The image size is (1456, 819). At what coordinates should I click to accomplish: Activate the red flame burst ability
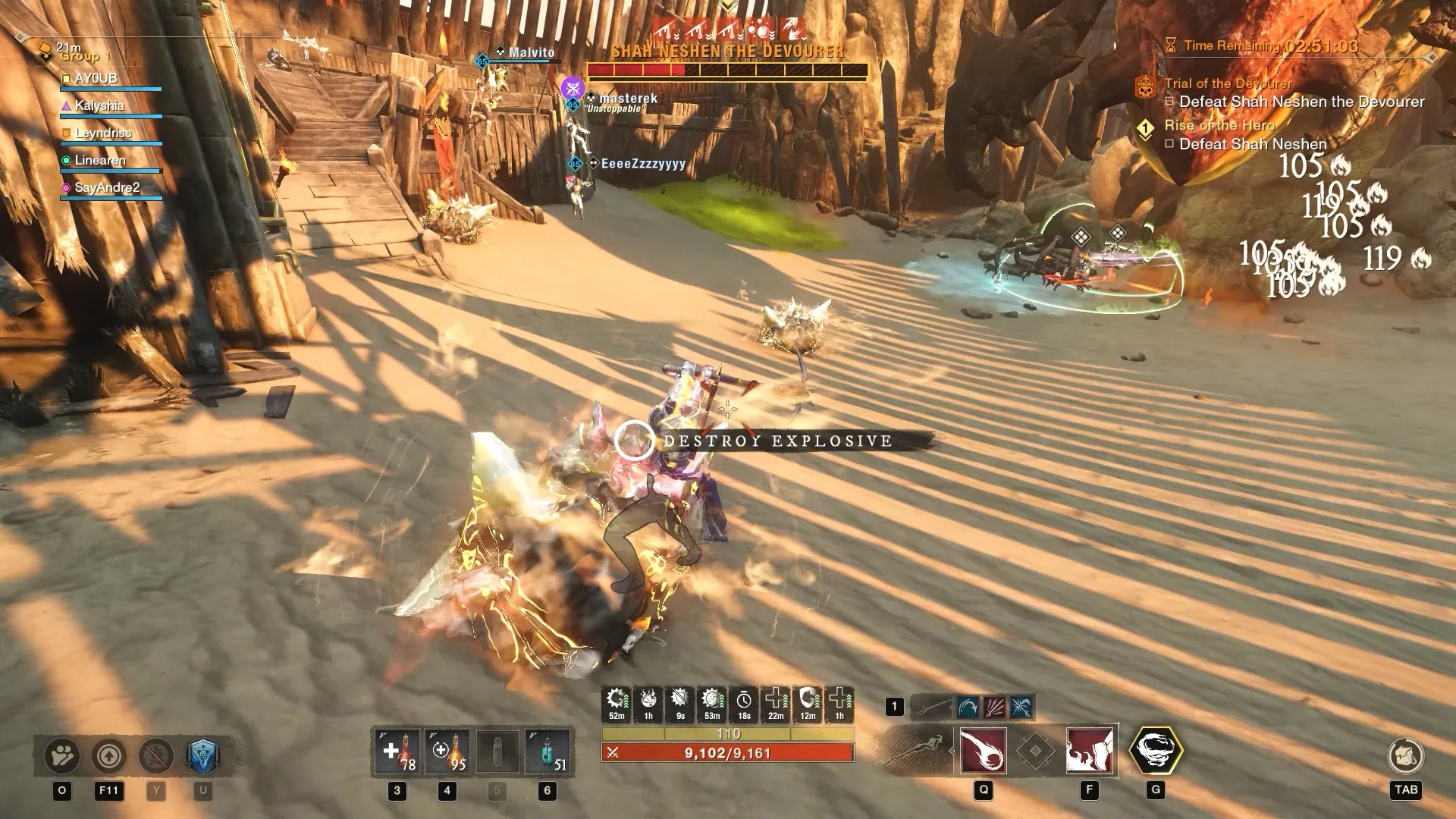click(x=1090, y=751)
